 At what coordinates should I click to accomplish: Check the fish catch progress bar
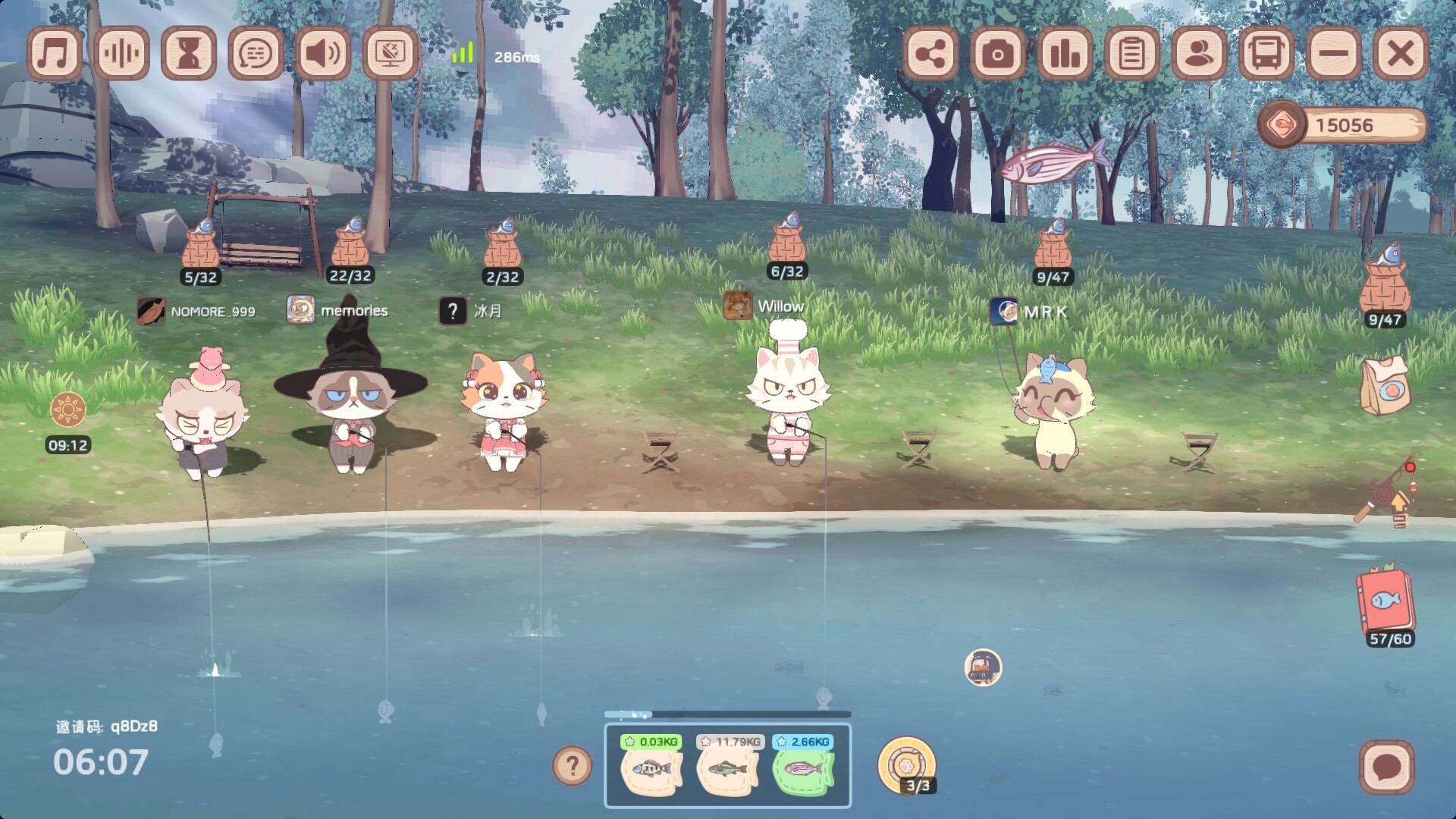click(x=728, y=713)
